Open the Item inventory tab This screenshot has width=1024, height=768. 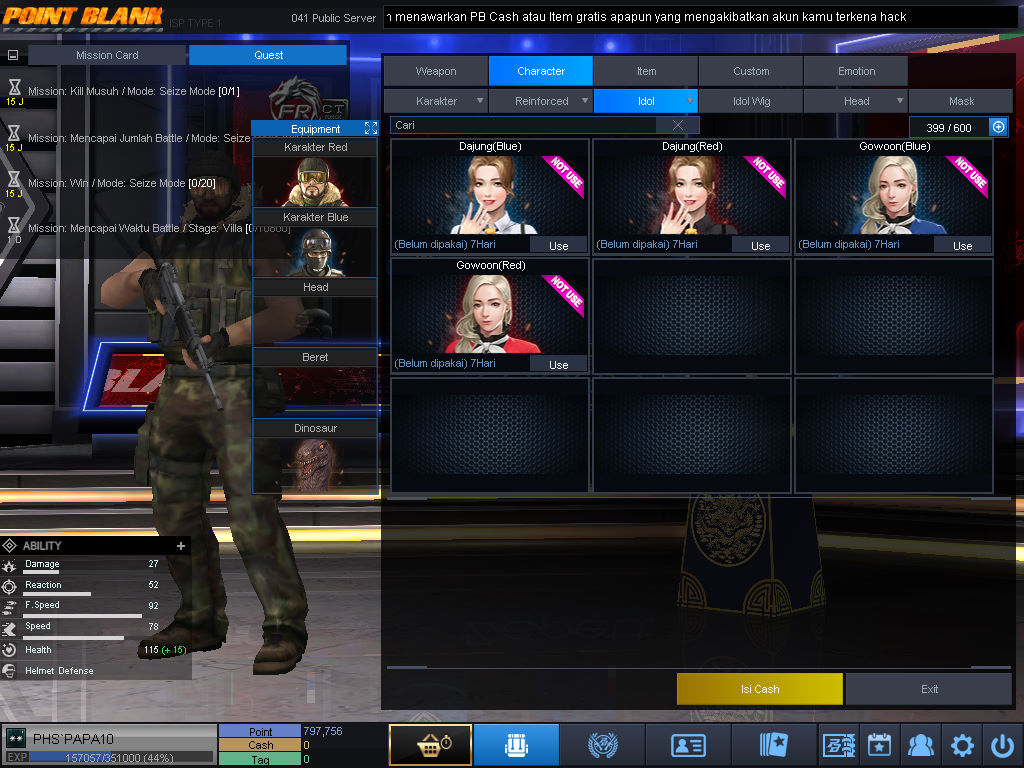tap(646, 71)
